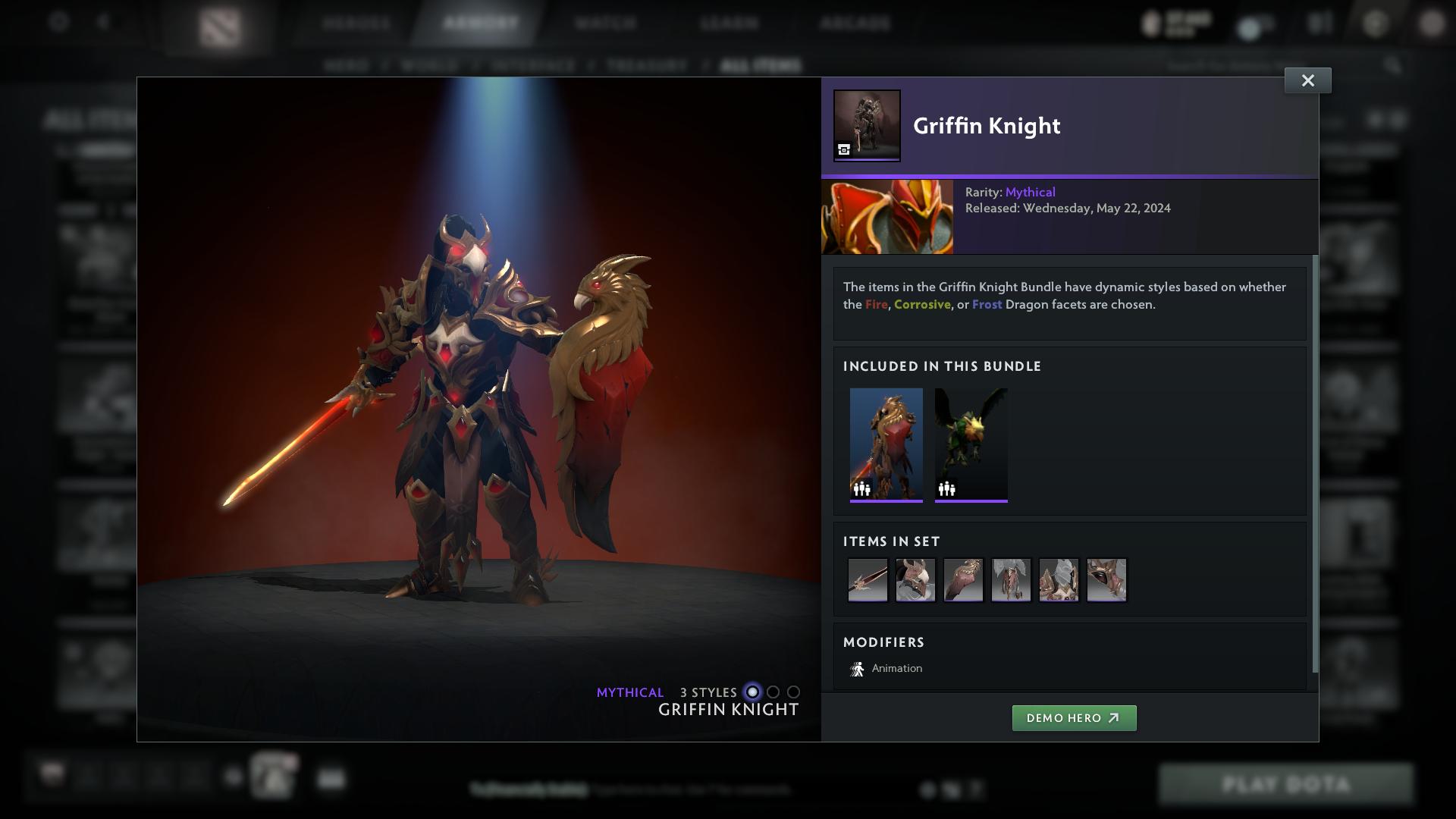Select the shield-arm icon in Items in Set
The width and height of the screenshot is (1456, 819).
963,579
